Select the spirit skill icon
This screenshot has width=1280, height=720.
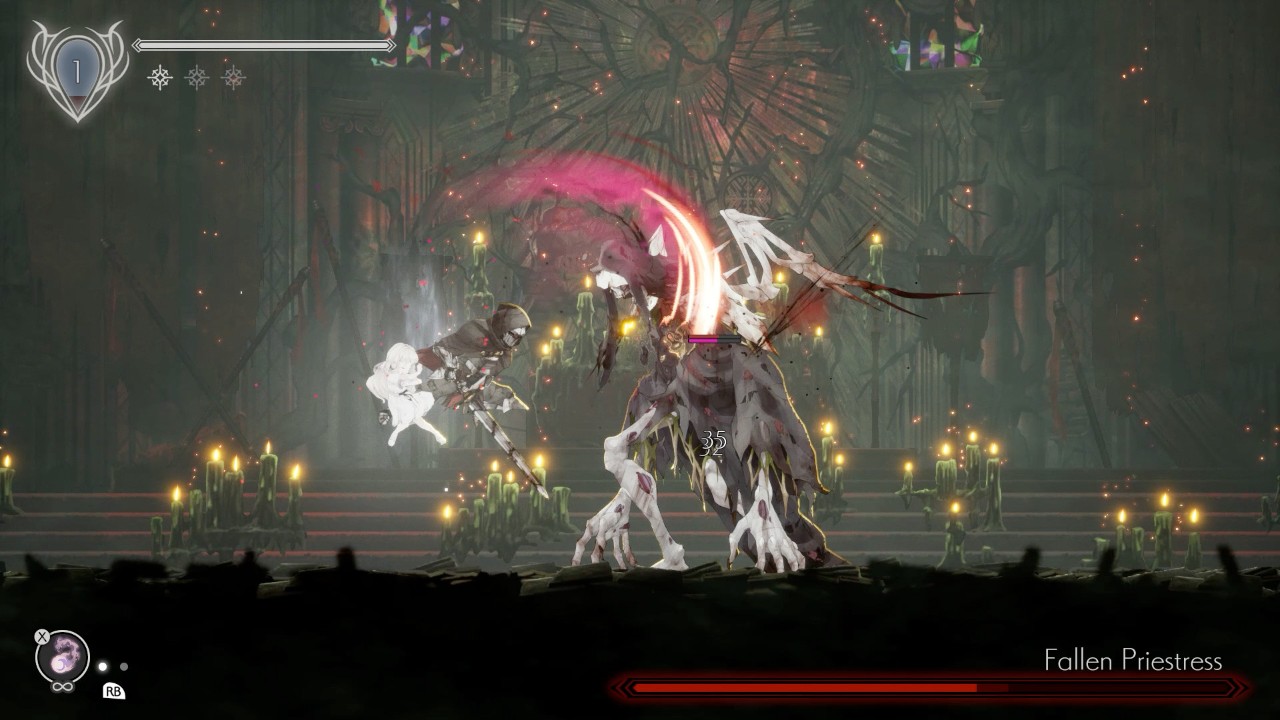point(62,657)
